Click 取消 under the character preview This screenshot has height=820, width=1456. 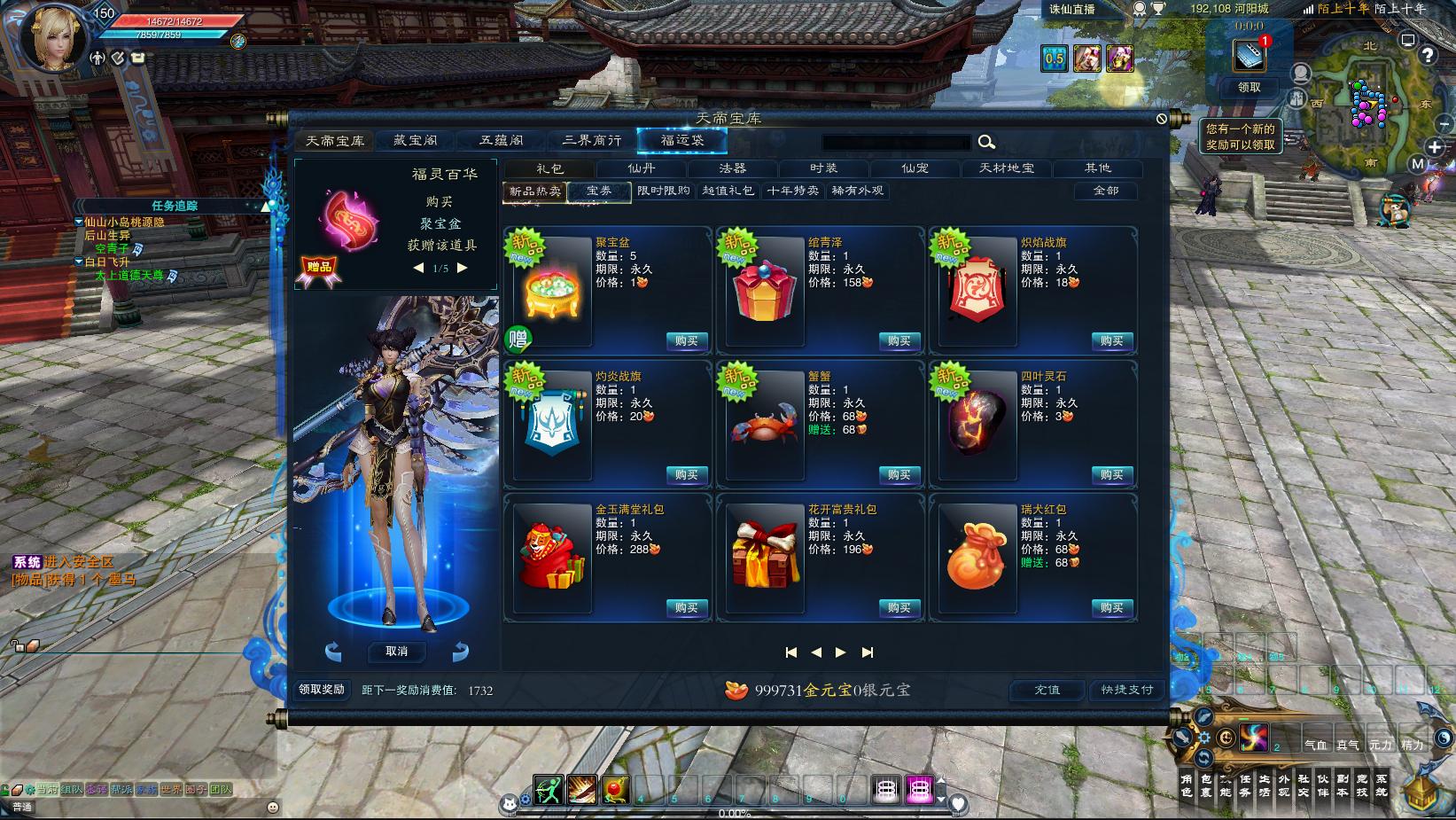[396, 652]
